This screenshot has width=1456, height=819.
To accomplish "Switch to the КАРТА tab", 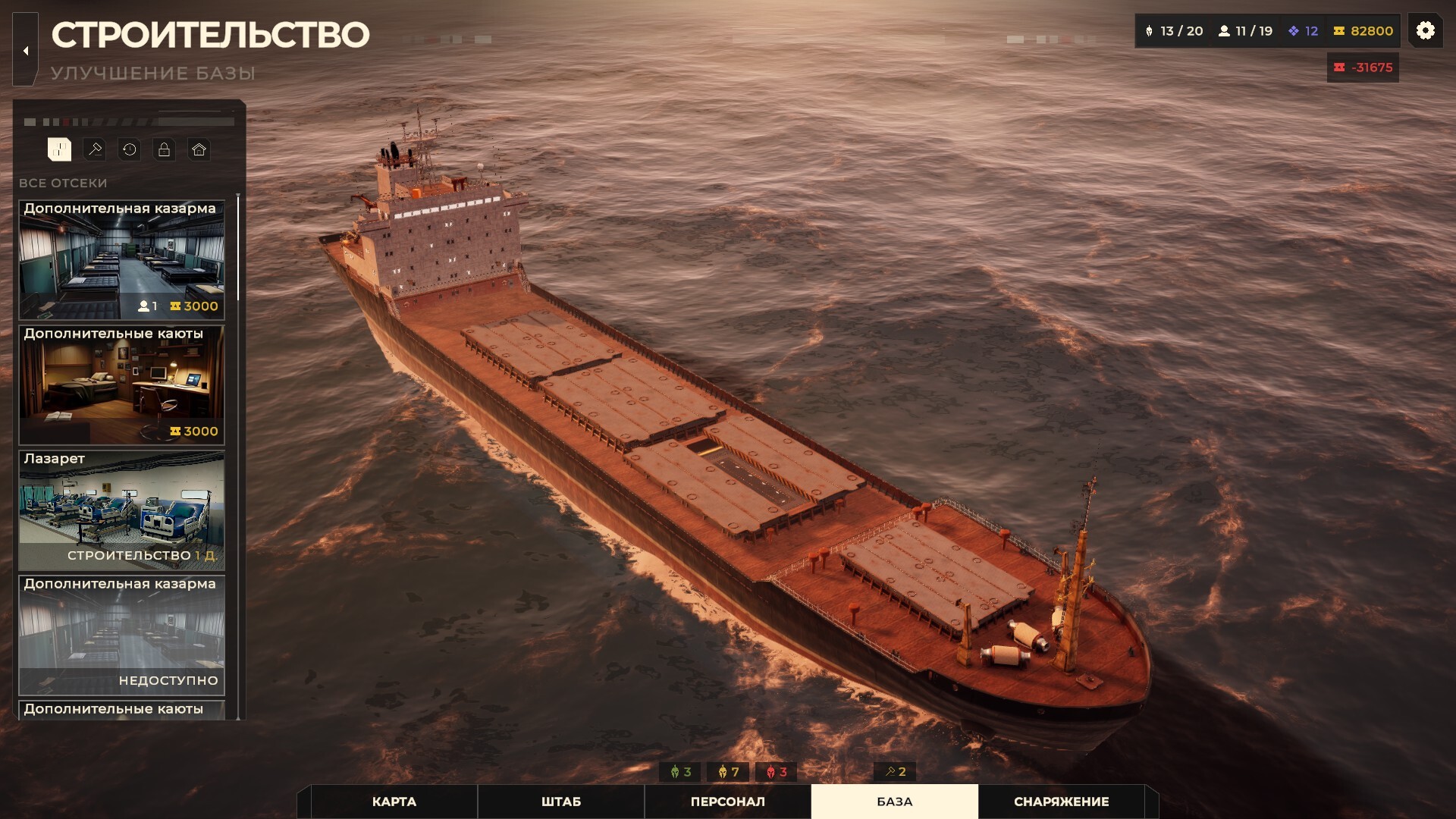I will [394, 802].
